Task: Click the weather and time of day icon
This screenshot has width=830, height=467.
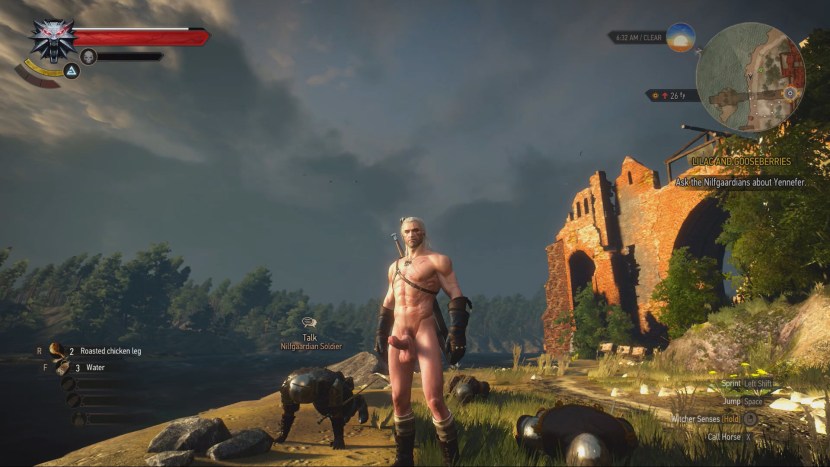Action: point(681,37)
